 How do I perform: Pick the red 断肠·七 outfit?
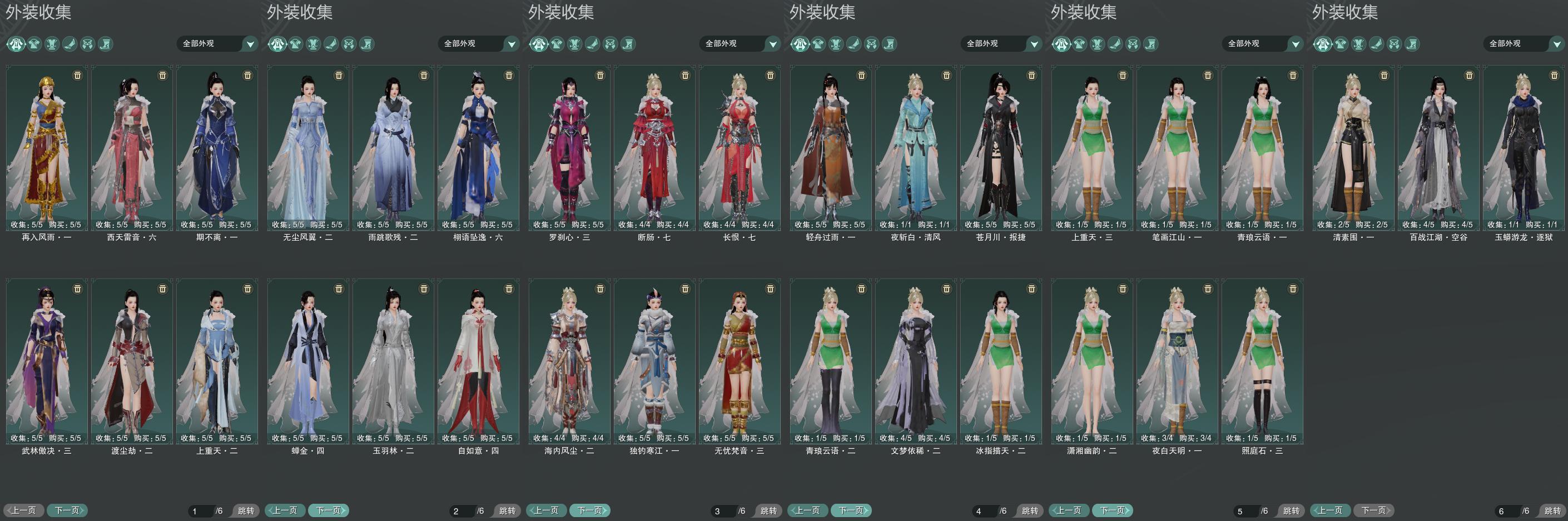[654, 148]
